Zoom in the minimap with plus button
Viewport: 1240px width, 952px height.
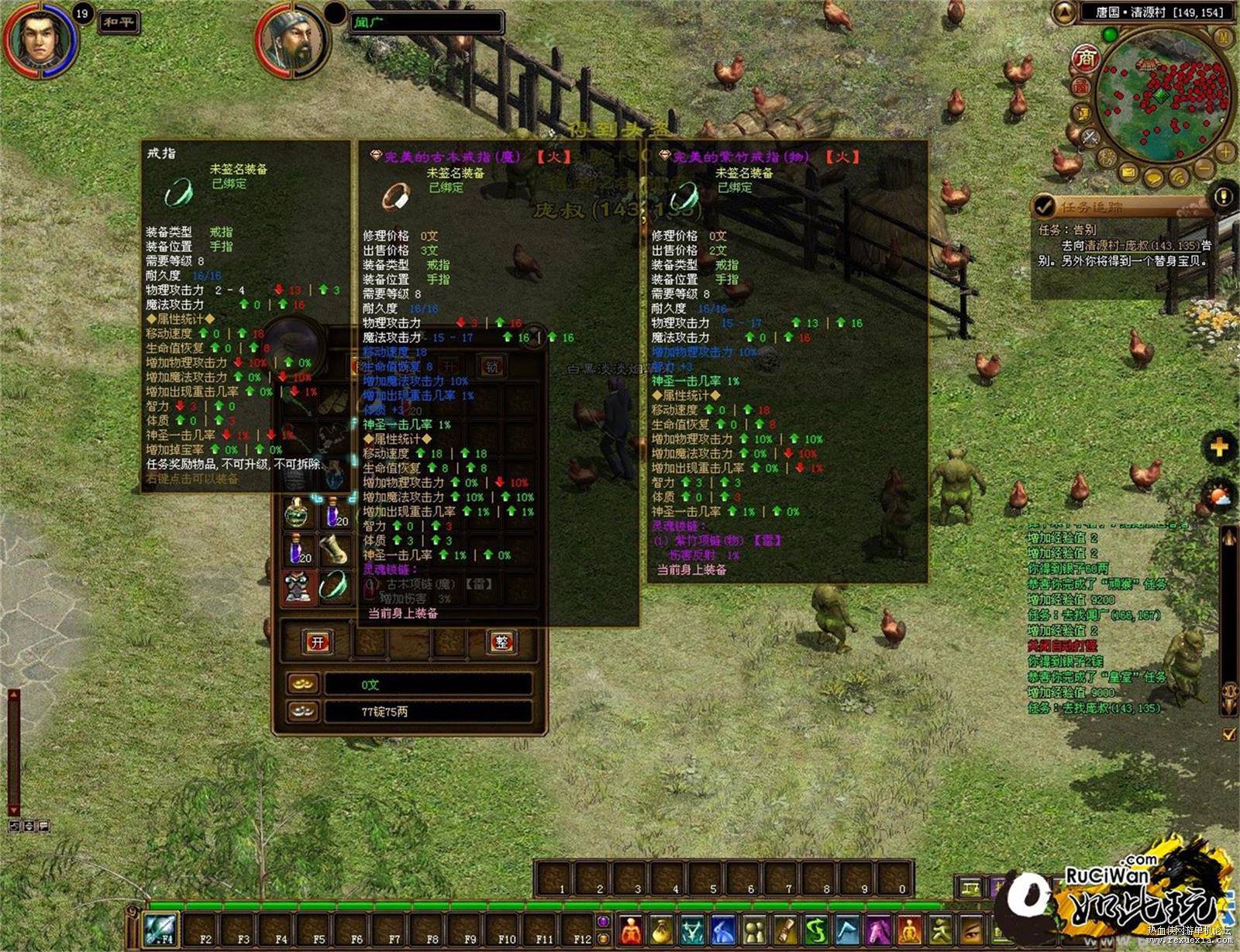click(1225, 151)
